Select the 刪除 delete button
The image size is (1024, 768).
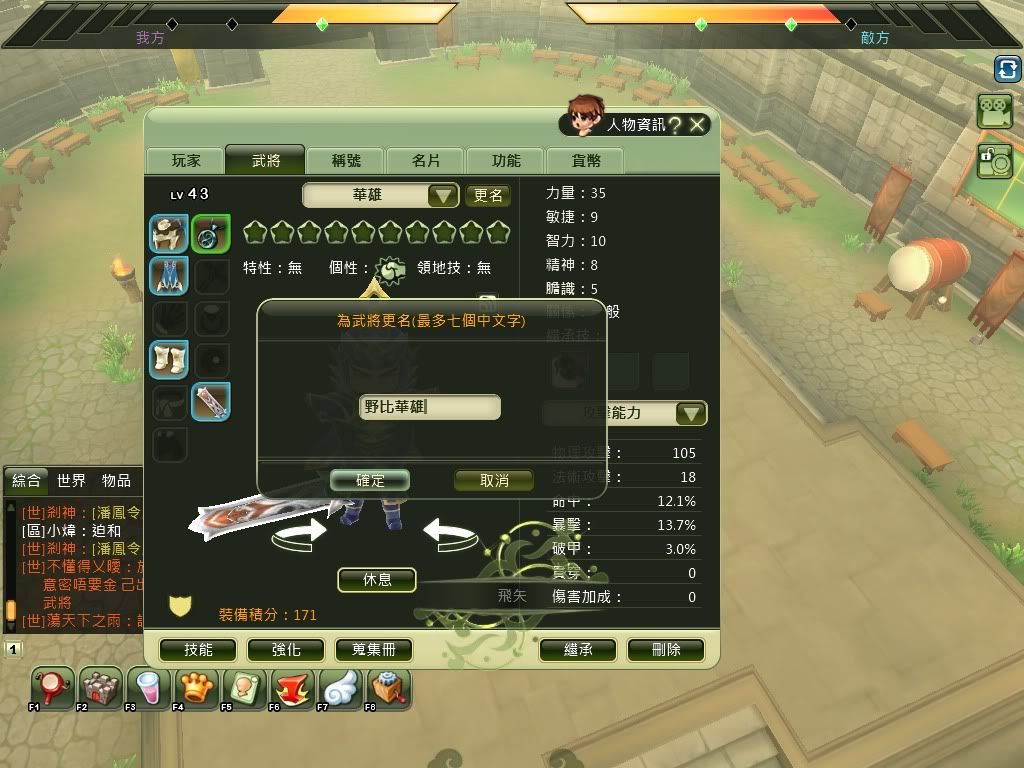(x=666, y=650)
